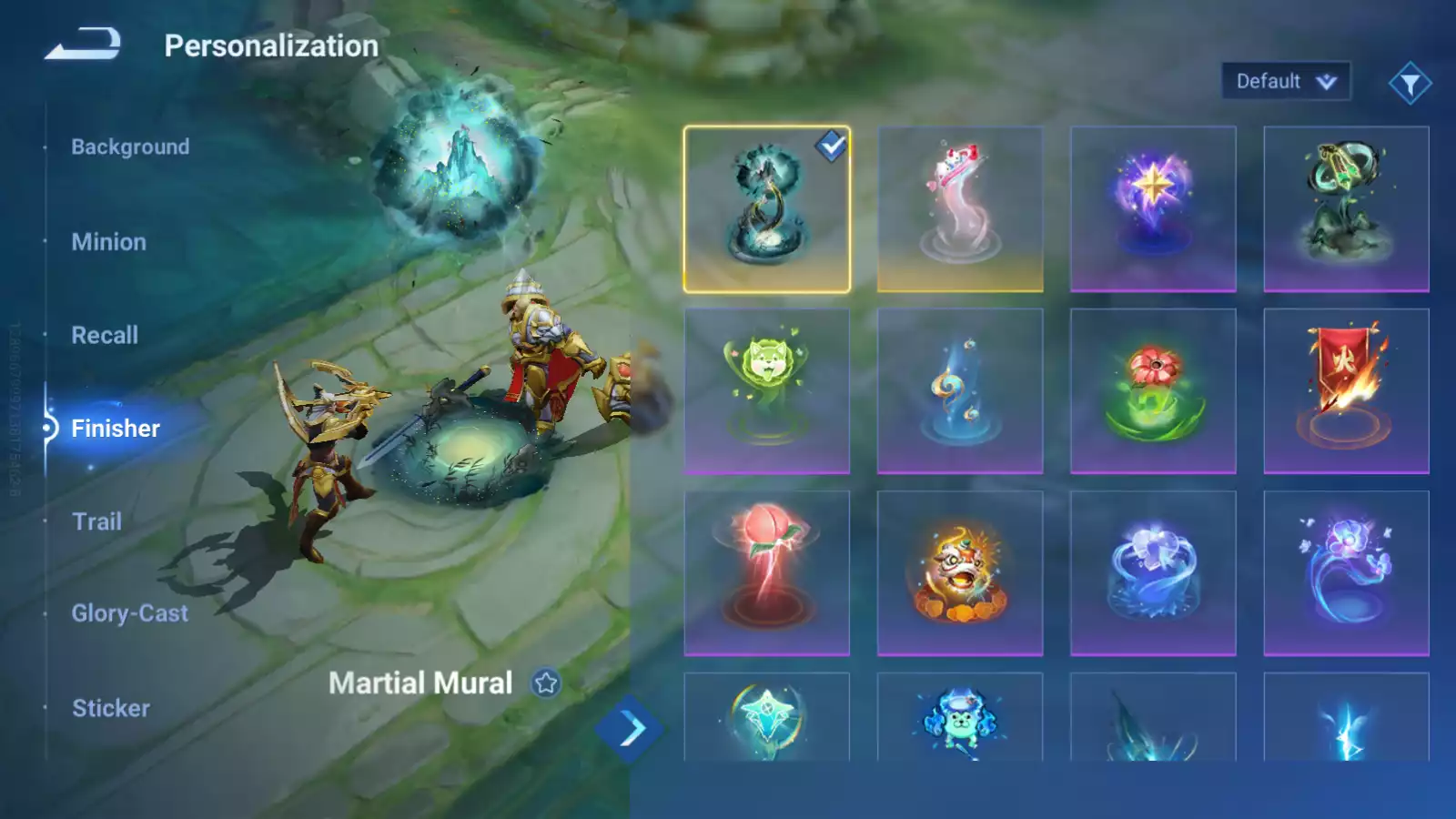Image resolution: width=1456 pixels, height=819 pixels.
Task: Open the Sticker category
Action: 111,708
